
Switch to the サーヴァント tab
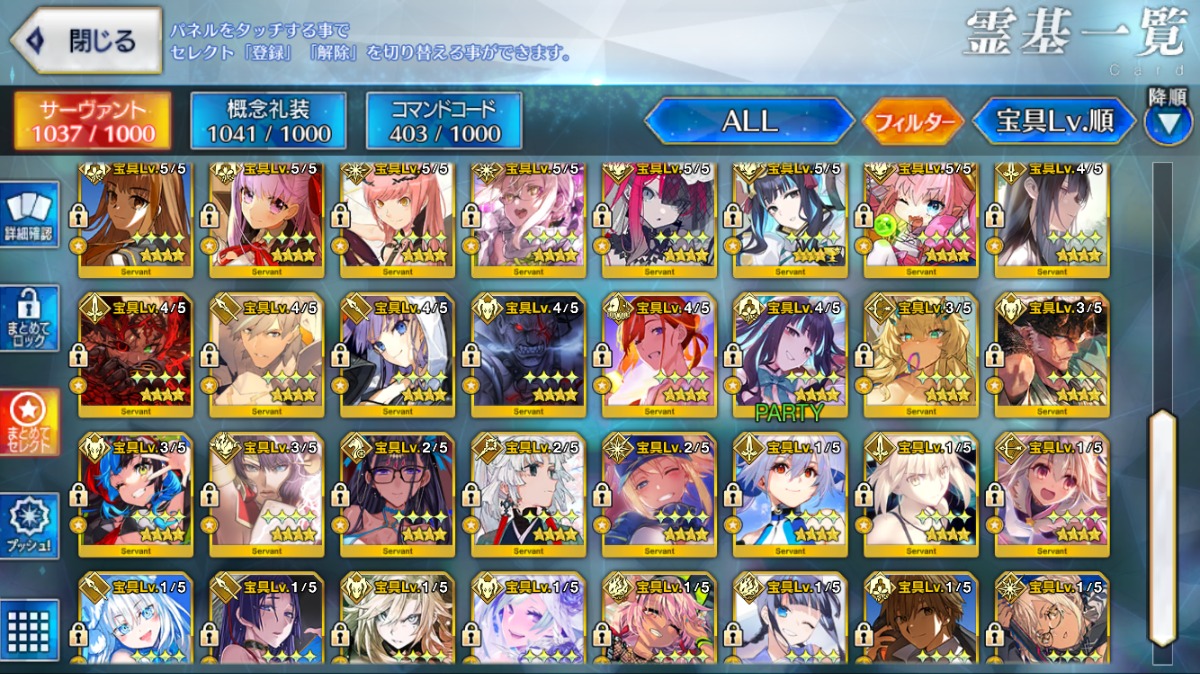tap(91, 121)
